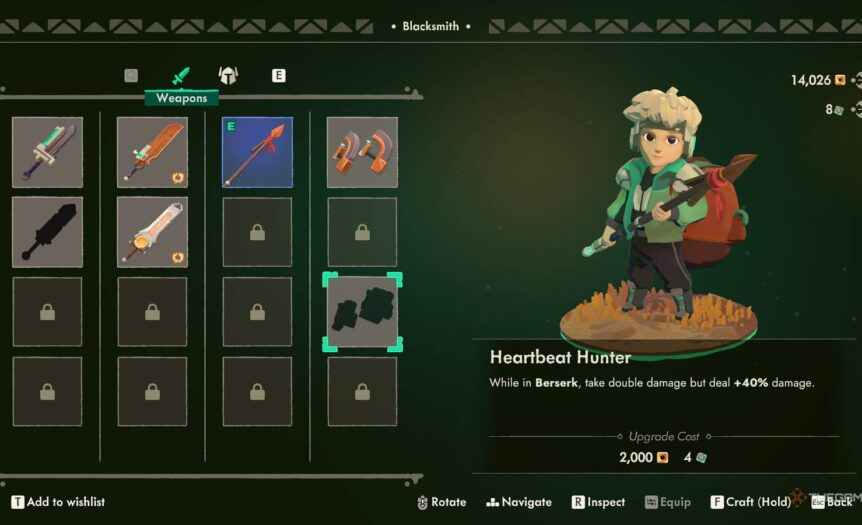Open the armor helmet tab
This screenshot has width=862, height=525.
click(x=228, y=75)
